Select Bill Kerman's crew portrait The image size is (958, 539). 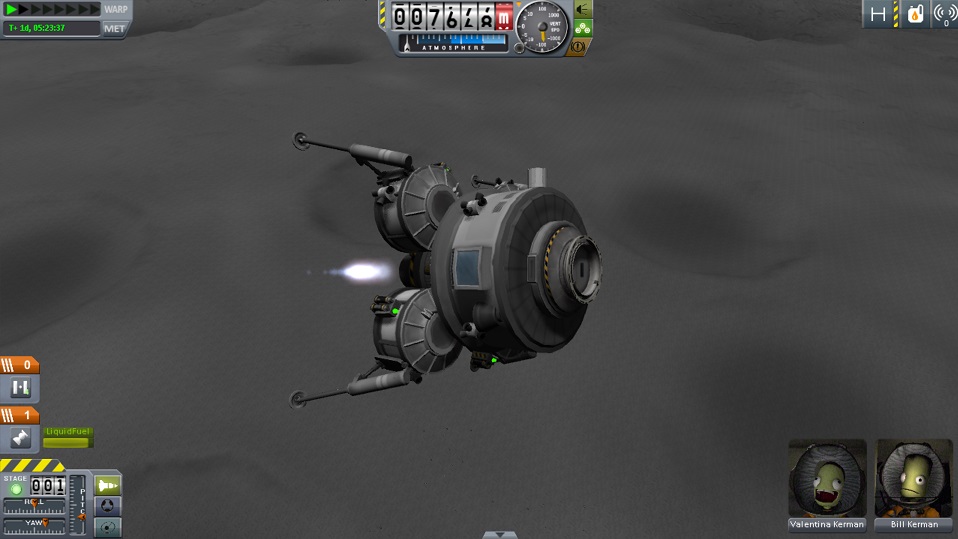pos(914,478)
